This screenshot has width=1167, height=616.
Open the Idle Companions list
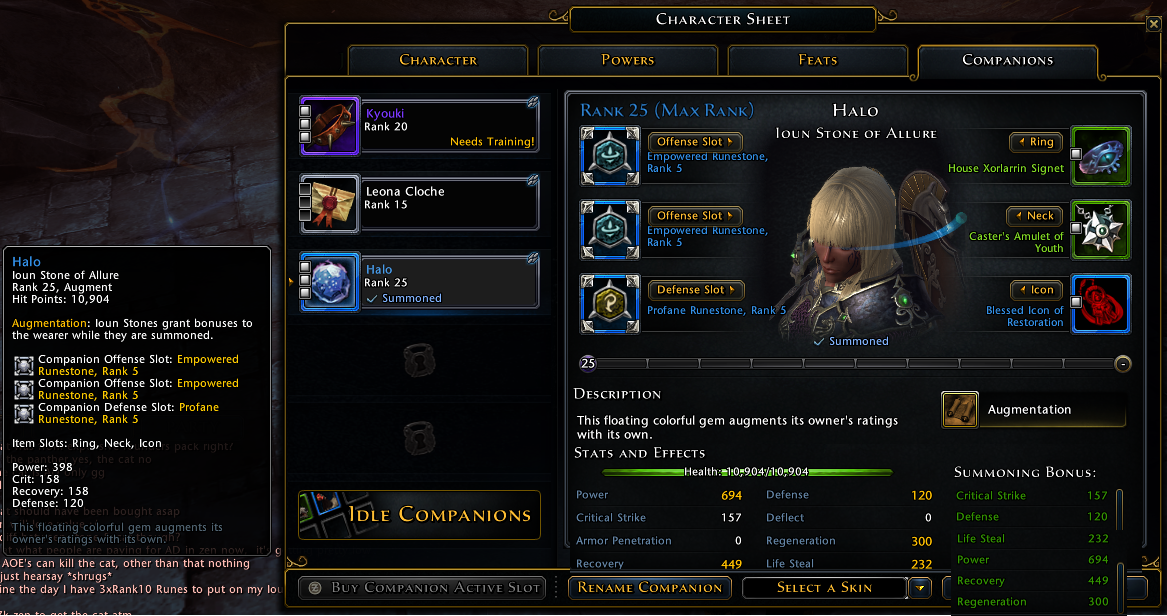coord(420,515)
